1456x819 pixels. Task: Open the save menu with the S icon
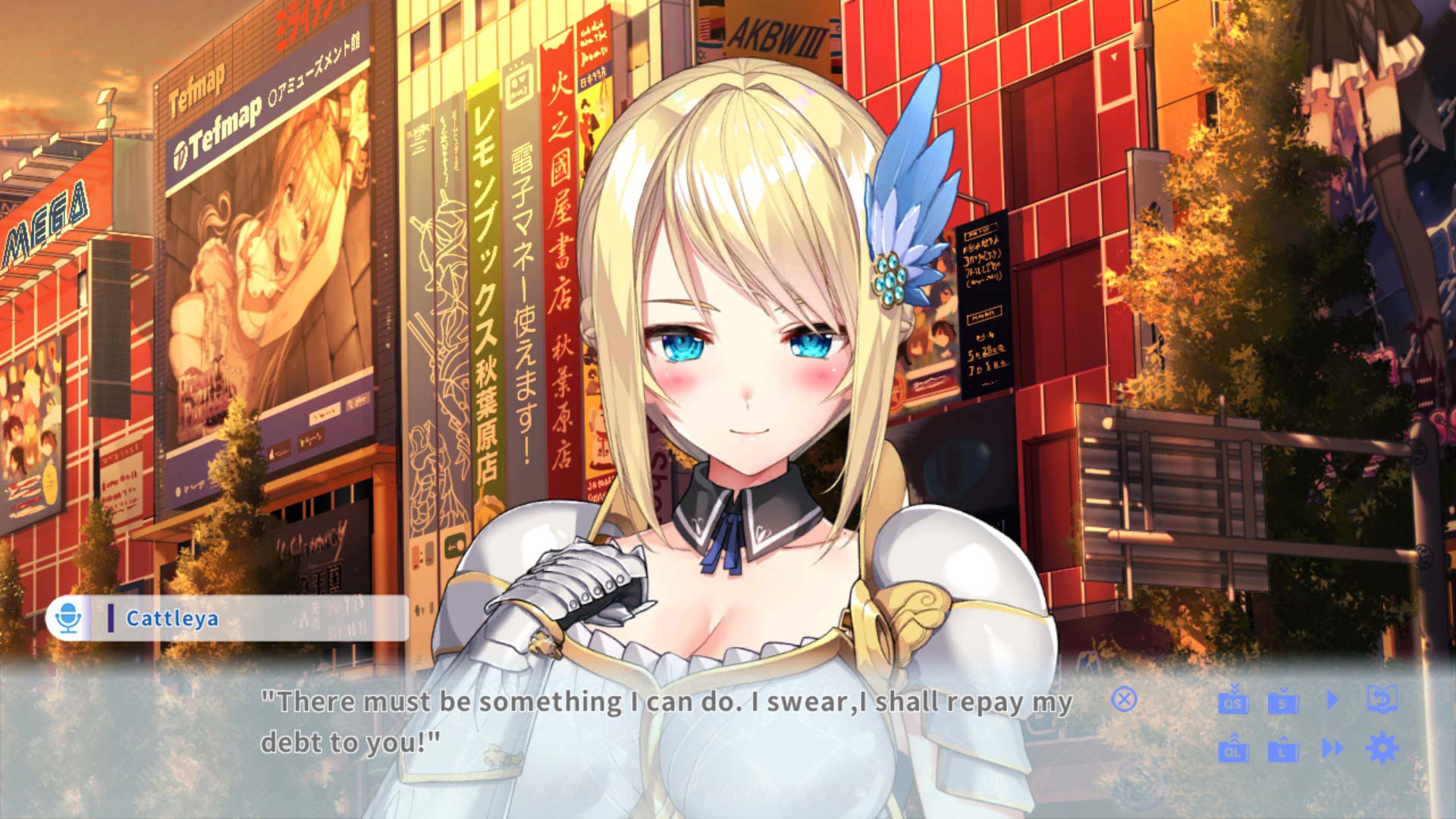coord(1283,700)
